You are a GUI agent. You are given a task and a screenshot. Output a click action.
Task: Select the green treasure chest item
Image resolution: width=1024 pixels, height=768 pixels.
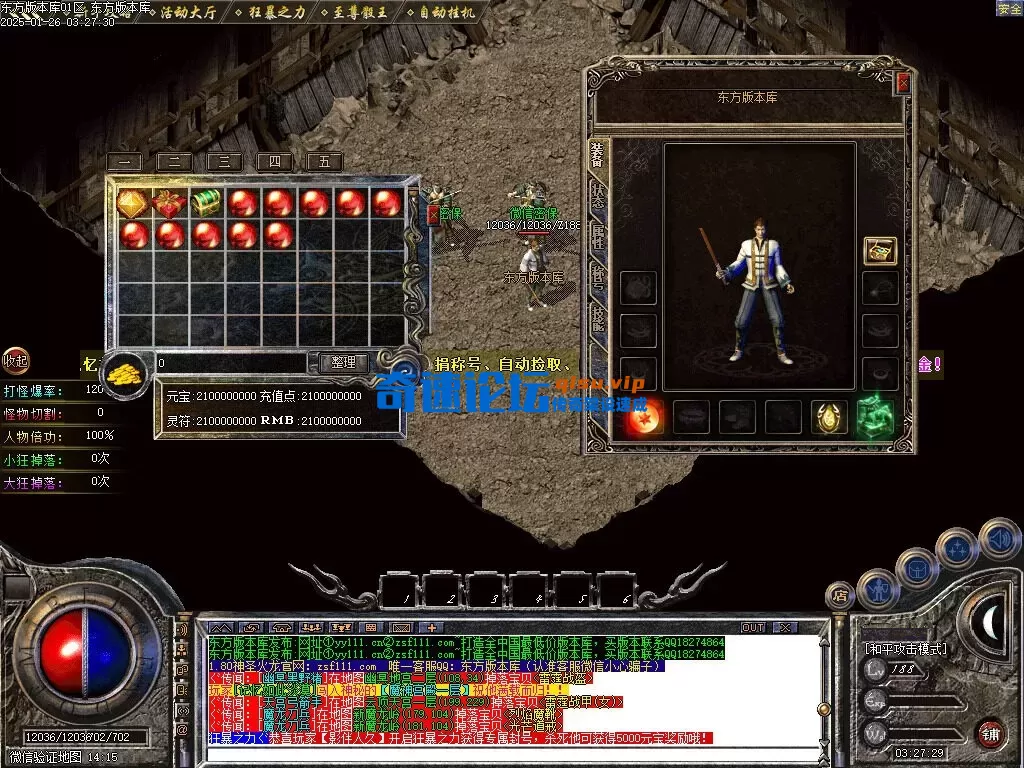[x=205, y=203]
